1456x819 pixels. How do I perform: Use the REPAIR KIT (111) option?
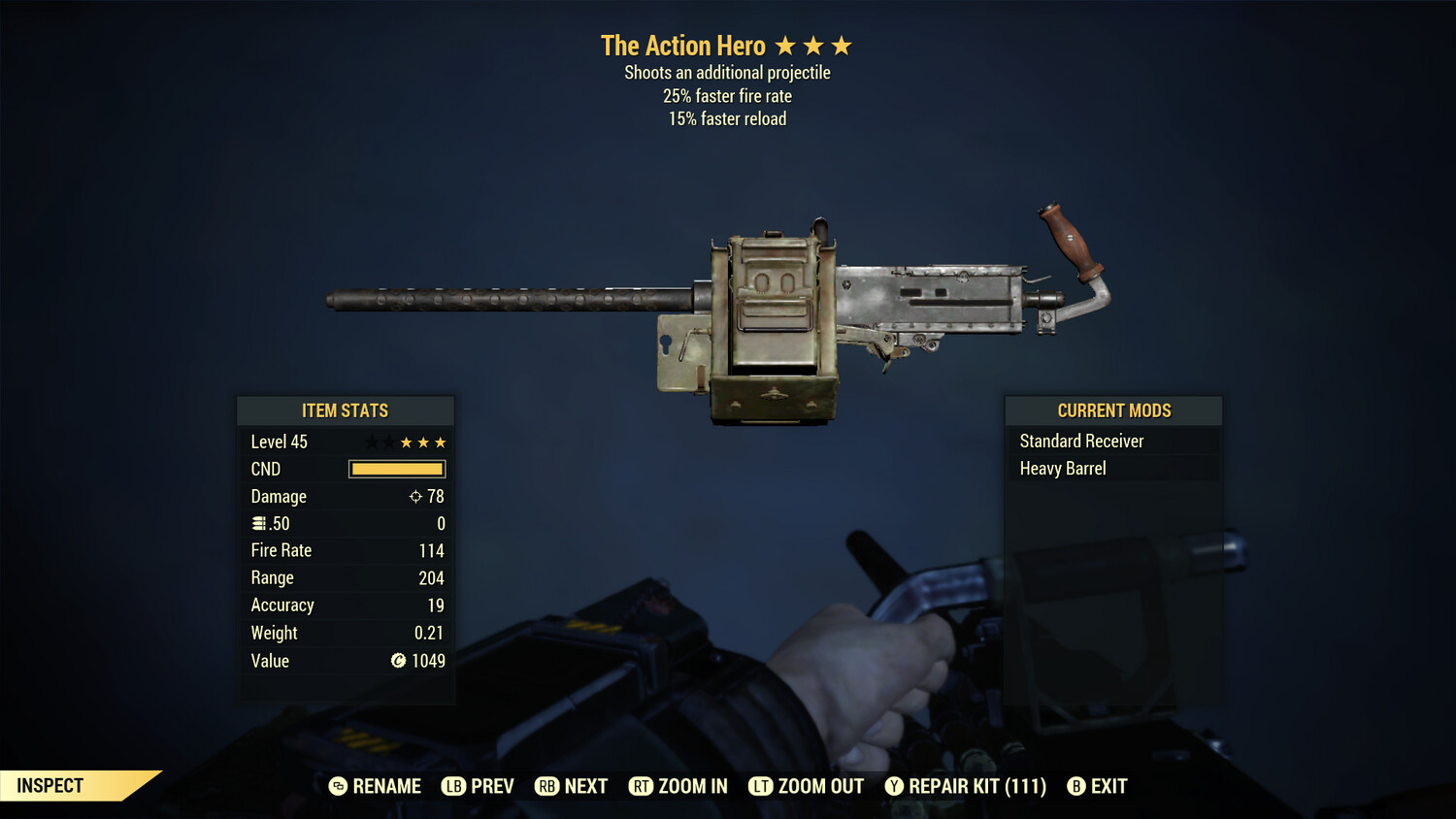tap(966, 786)
